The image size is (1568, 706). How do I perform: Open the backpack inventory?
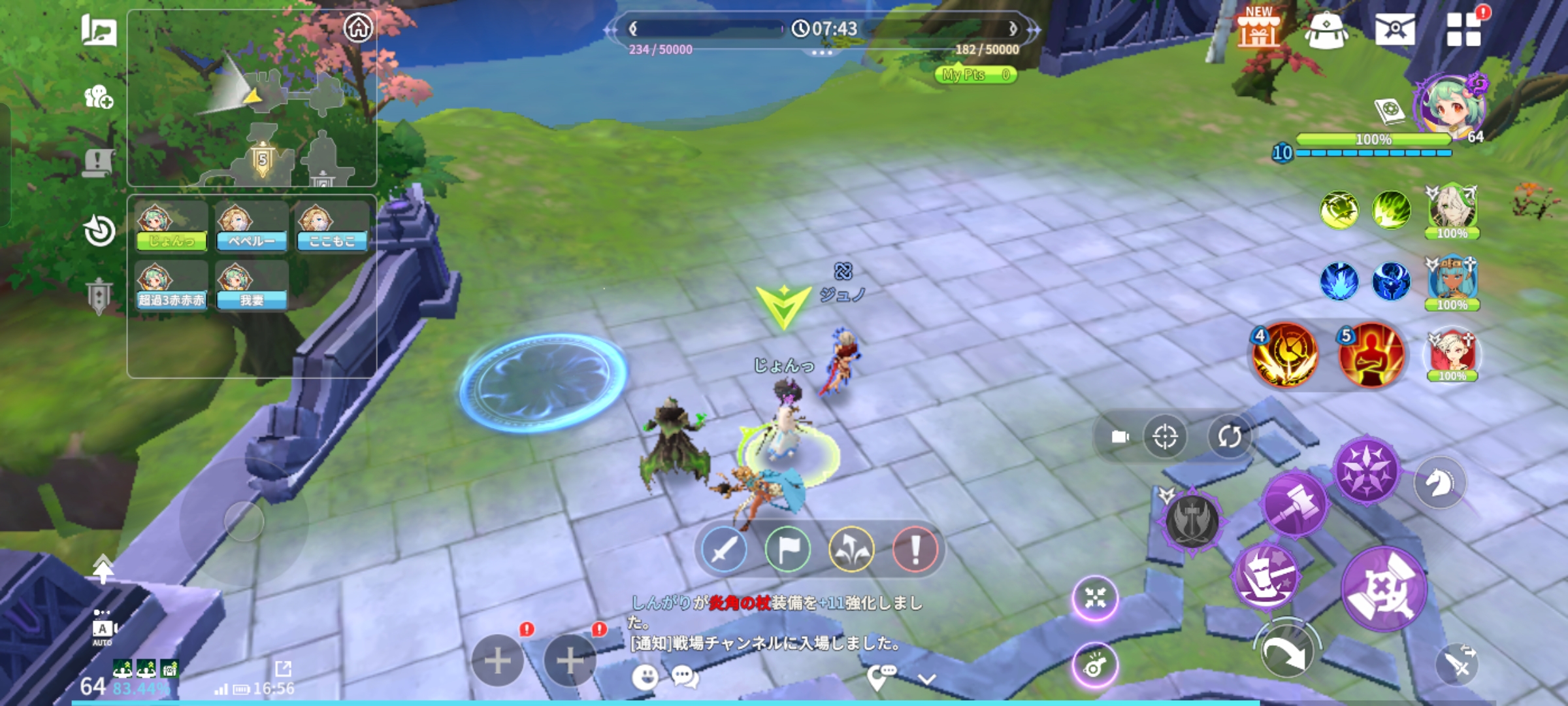[1326, 30]
